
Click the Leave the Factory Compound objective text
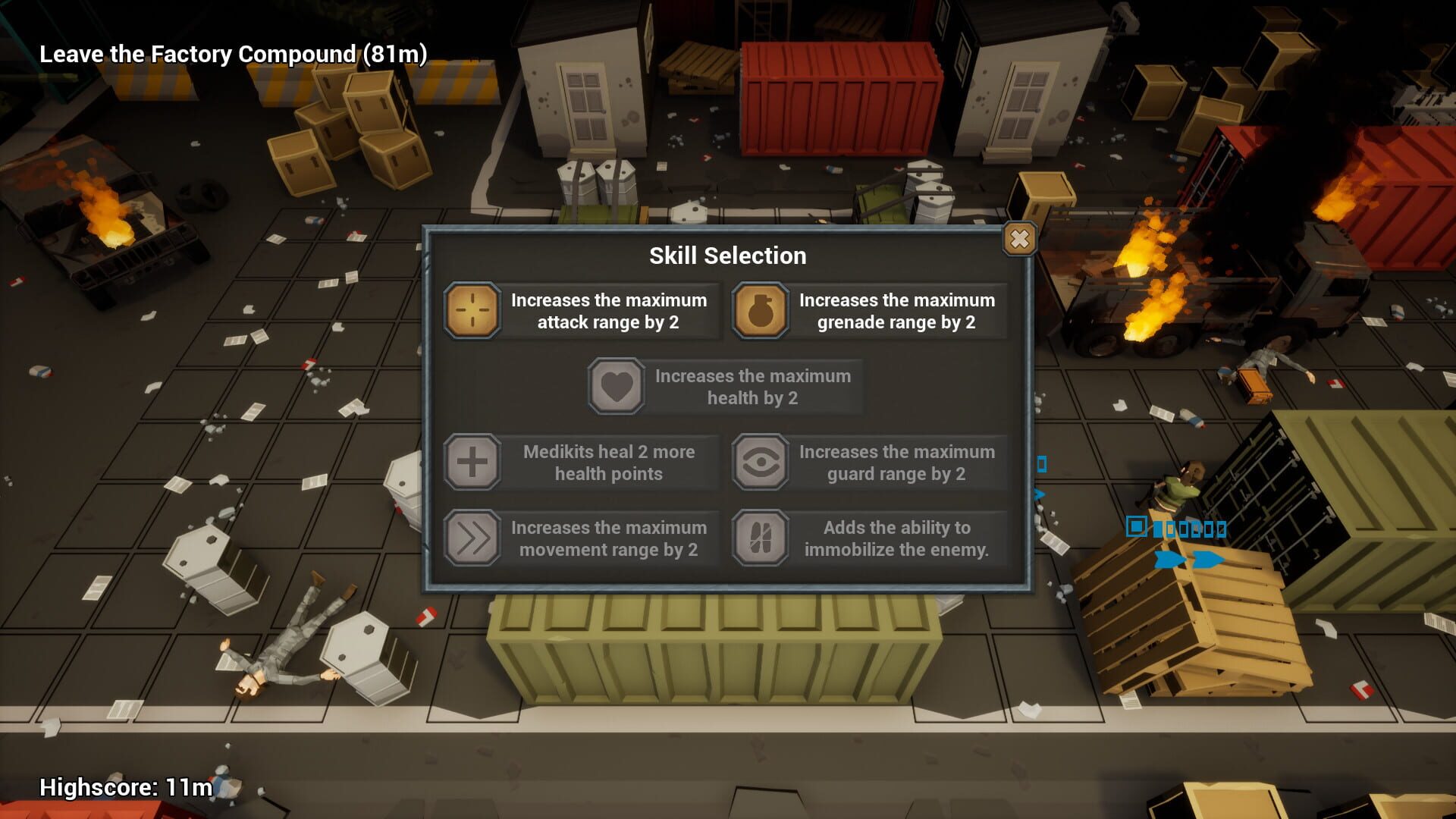tap(233, 54)
